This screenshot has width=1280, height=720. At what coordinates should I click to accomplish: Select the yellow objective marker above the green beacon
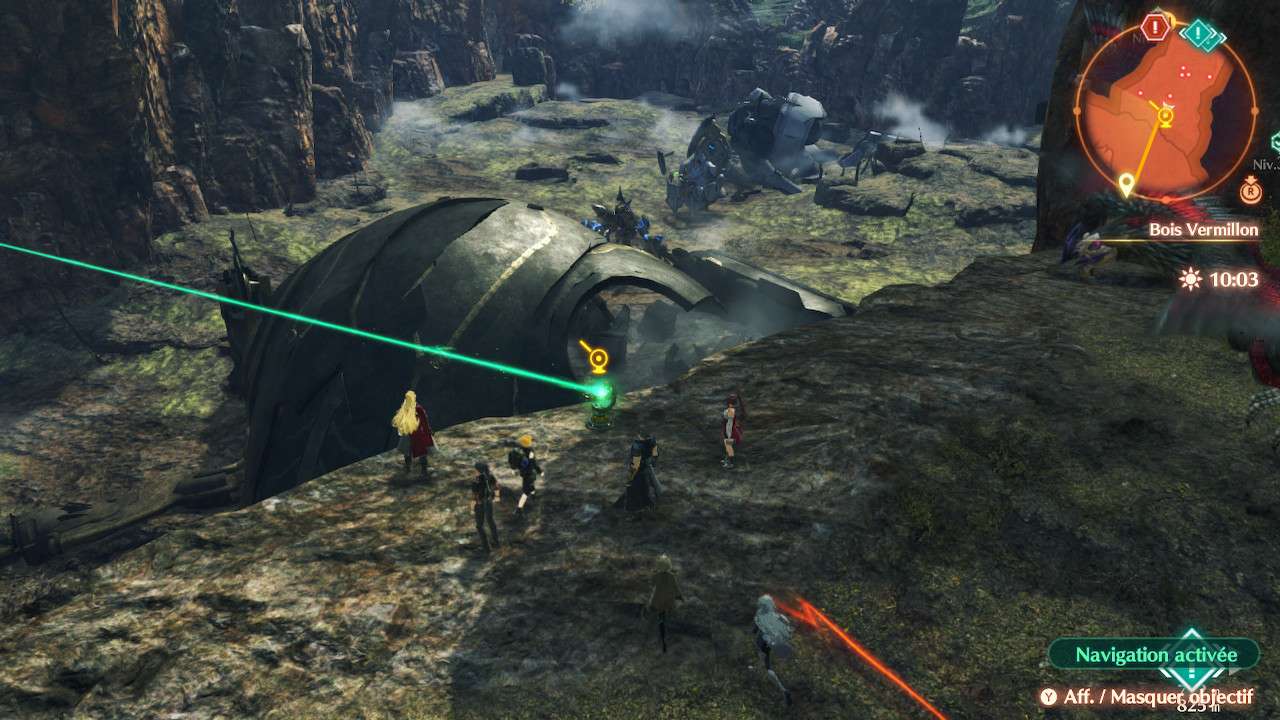597,357
